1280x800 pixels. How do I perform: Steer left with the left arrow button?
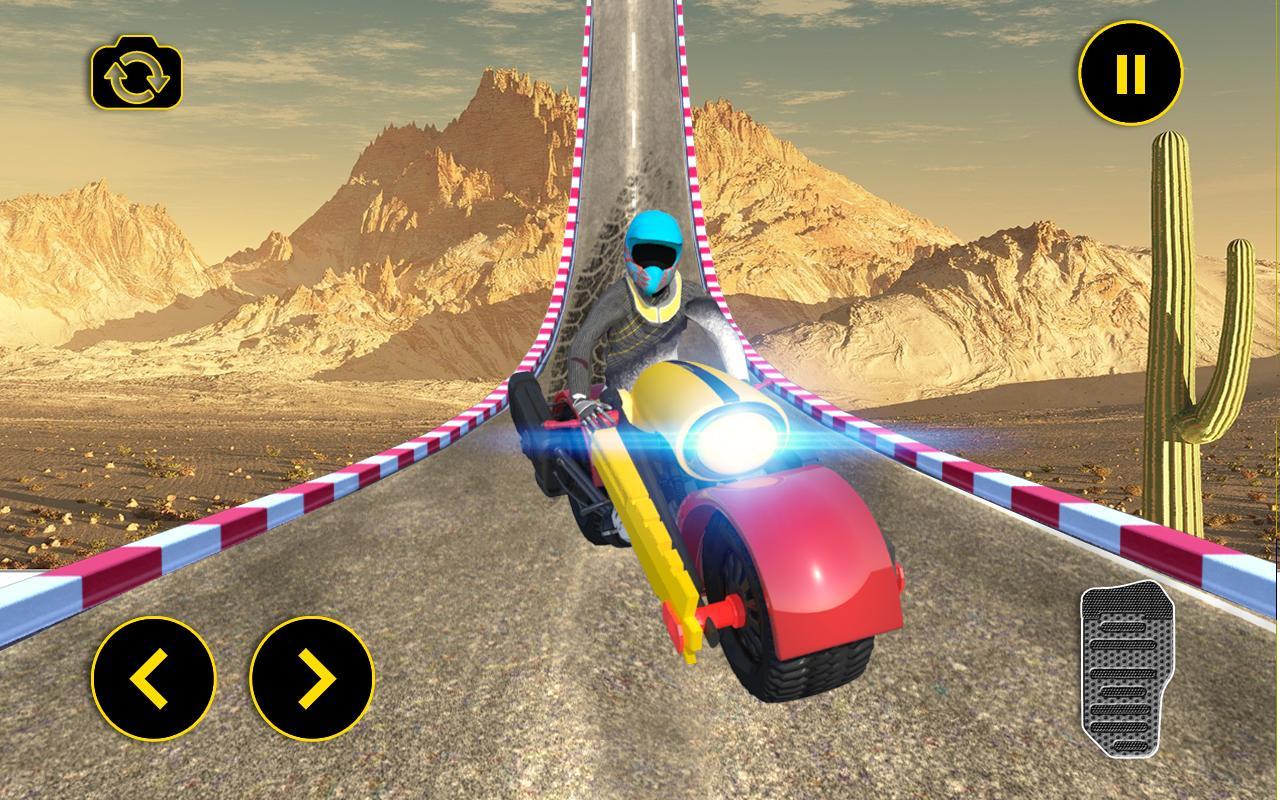coord(153,679)
